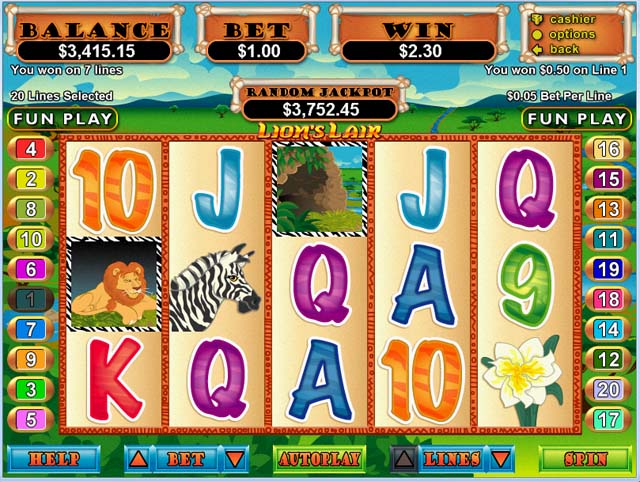Image resolution: width=640 pixels, height=482 pixels.
Task: Increase the number of lines
Action: (x=403, y=460)
